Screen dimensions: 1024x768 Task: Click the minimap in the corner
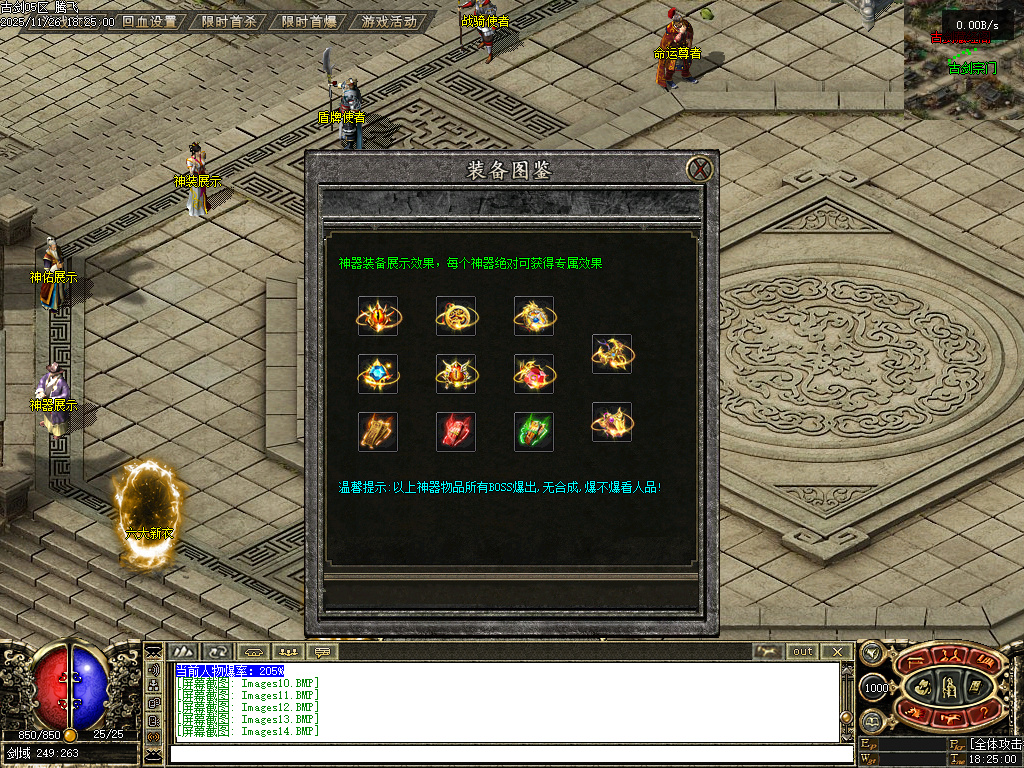click(964, 60)
